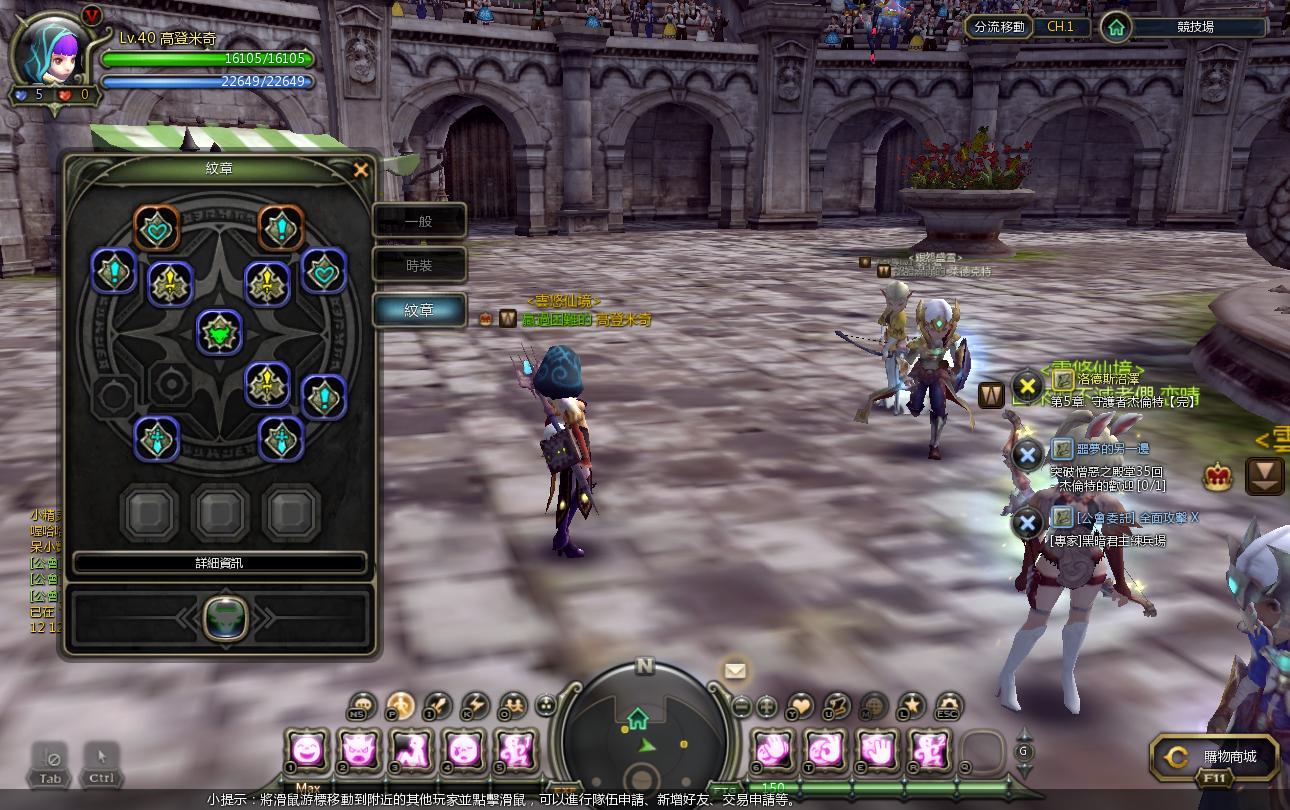The height and width of the screenshot is (810, 1290).
Task: Activate the open hand gesture skill
Action: click(878, 750)
